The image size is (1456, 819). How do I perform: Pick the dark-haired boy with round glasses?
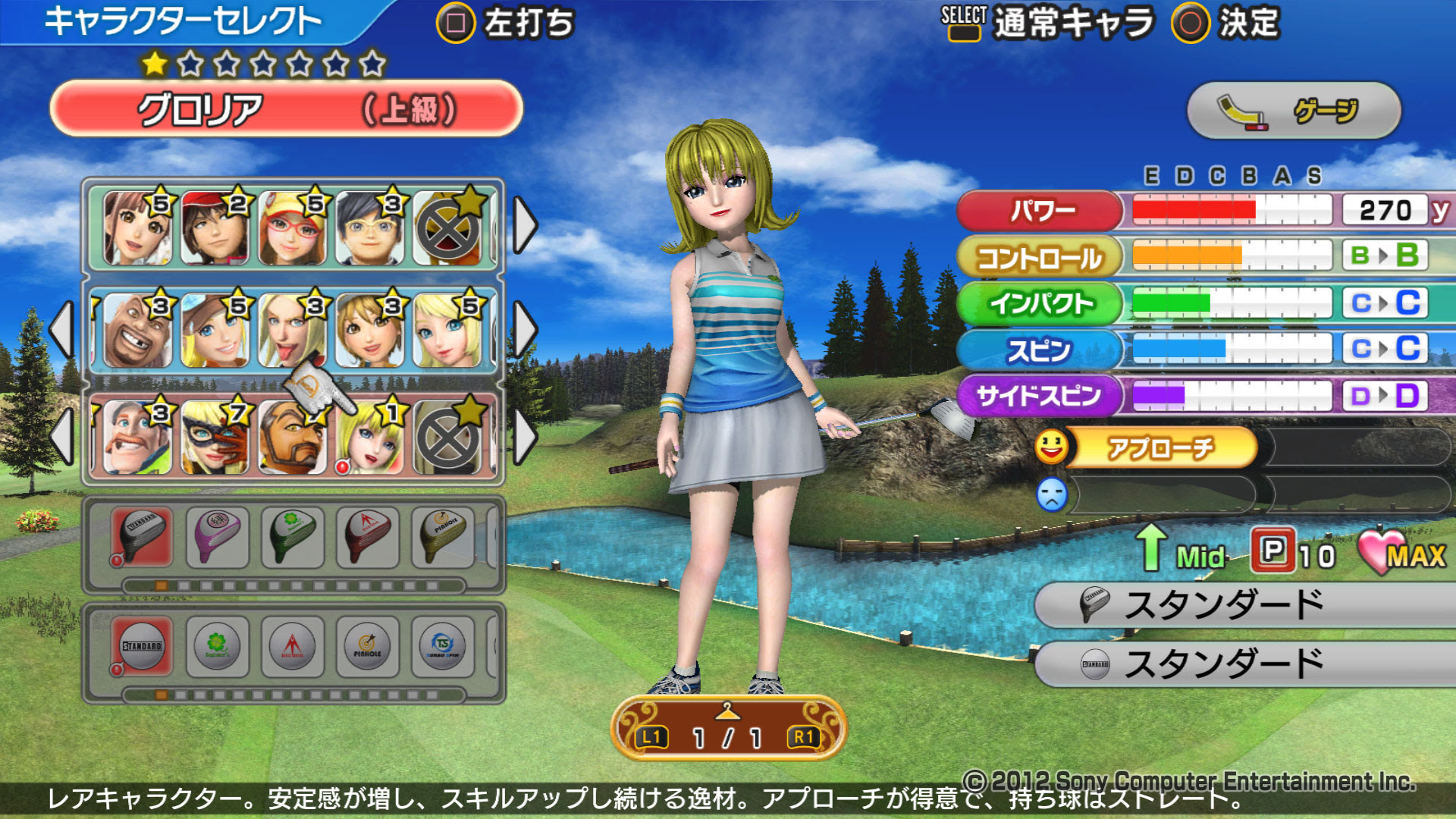click(369, 227)
